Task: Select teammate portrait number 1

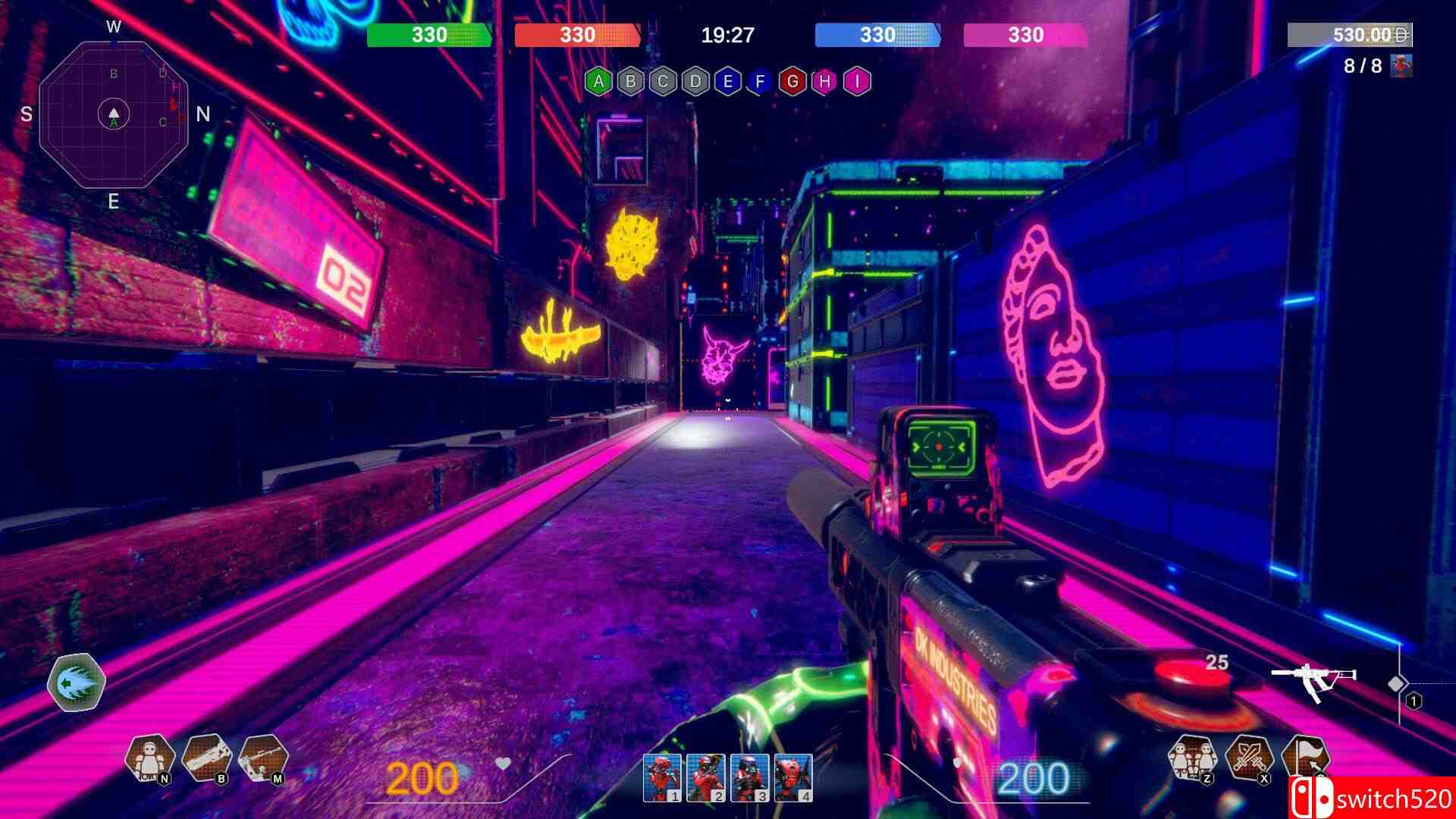Action: [662, 779]
